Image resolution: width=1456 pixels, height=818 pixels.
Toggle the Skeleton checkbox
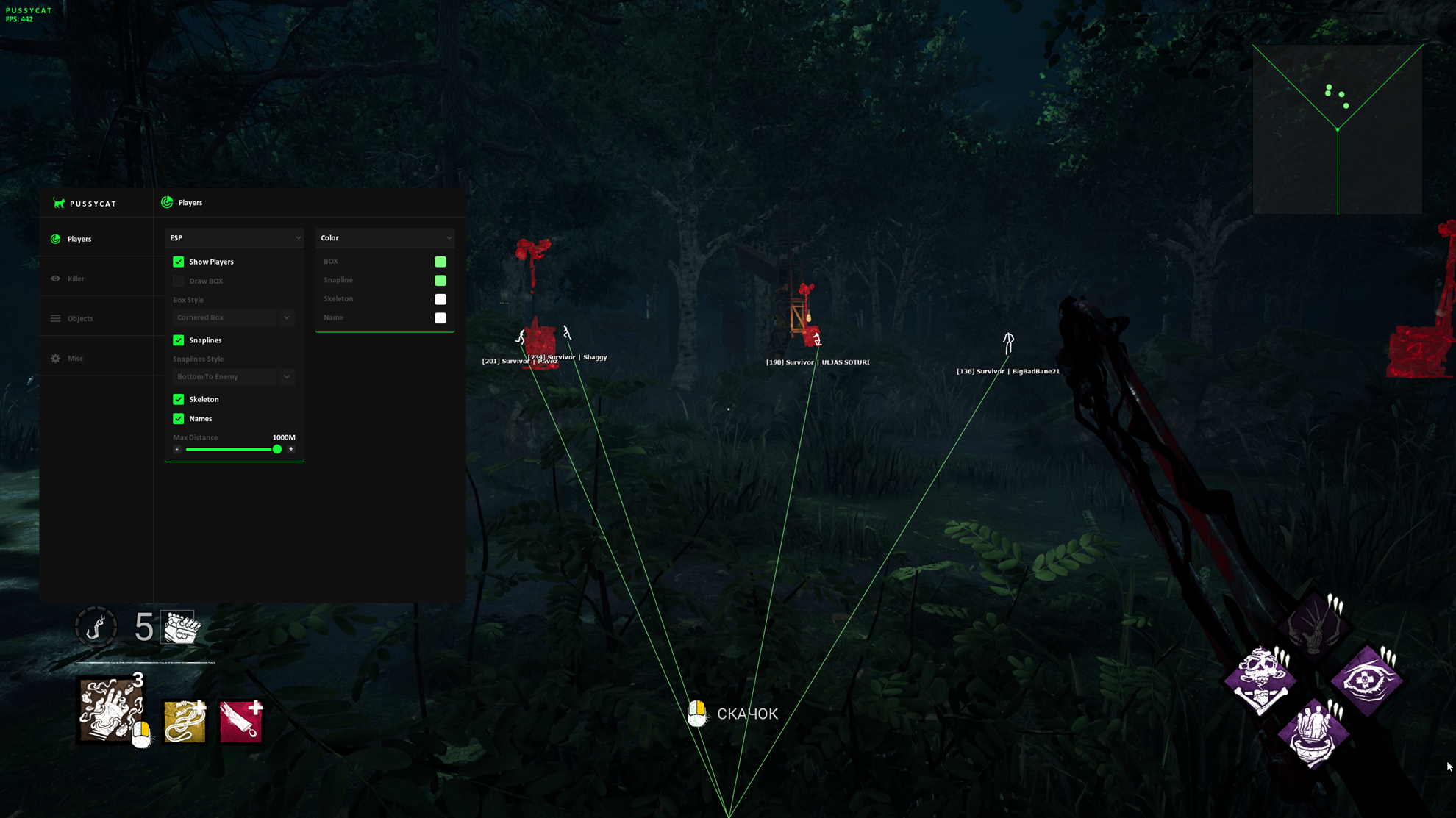click(x=179, y=399)
